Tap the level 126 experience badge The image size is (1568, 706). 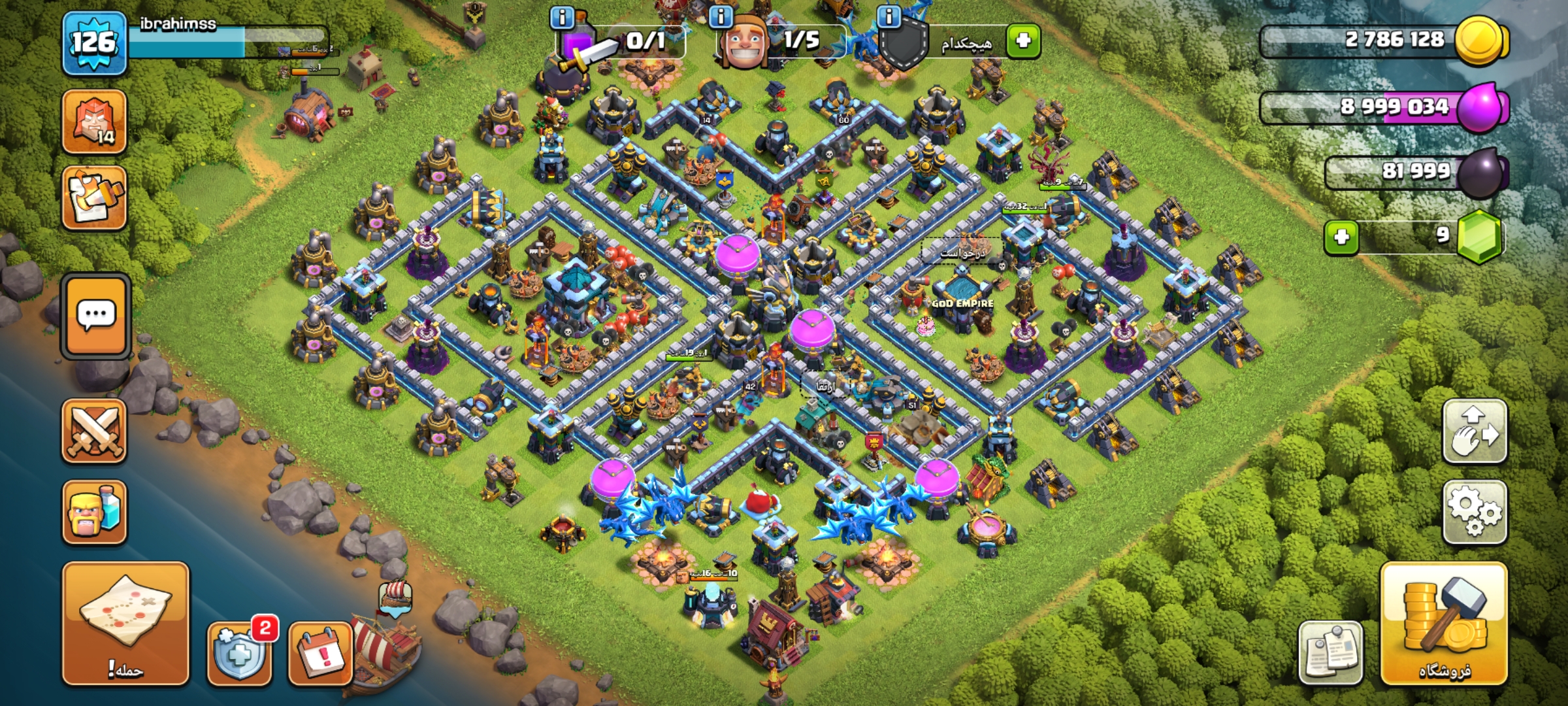pyautogui.click(x=94, y=43)
